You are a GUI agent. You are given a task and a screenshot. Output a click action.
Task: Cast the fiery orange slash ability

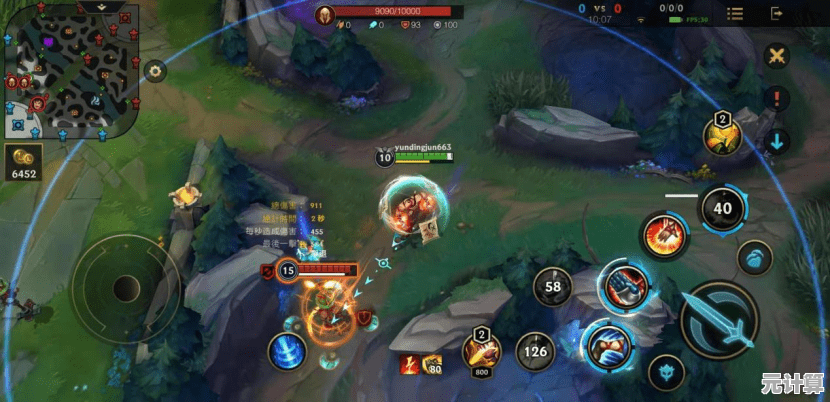(x=664, y=236)
